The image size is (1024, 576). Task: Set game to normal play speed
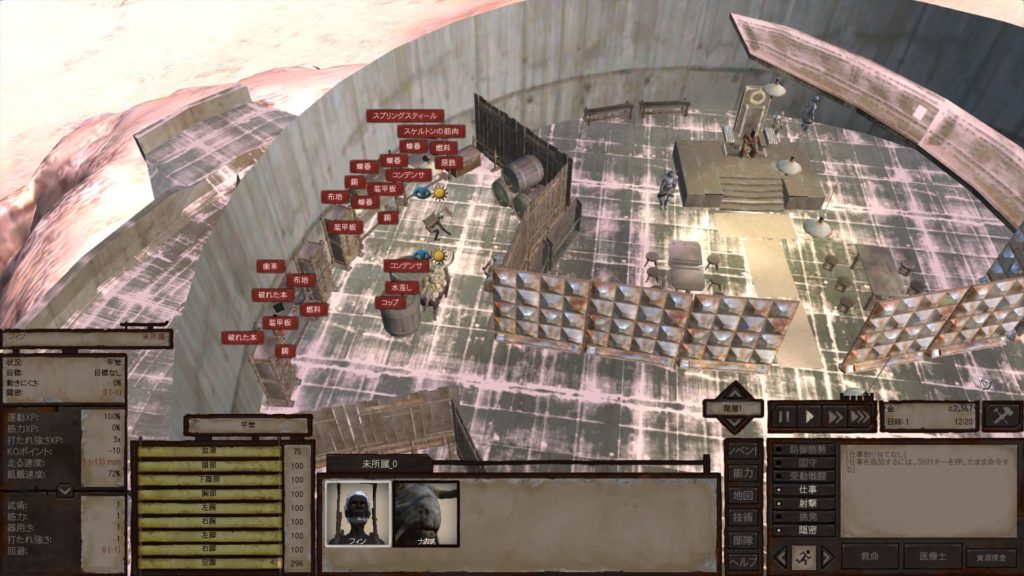pyautogui.click(x=811, y=416)
